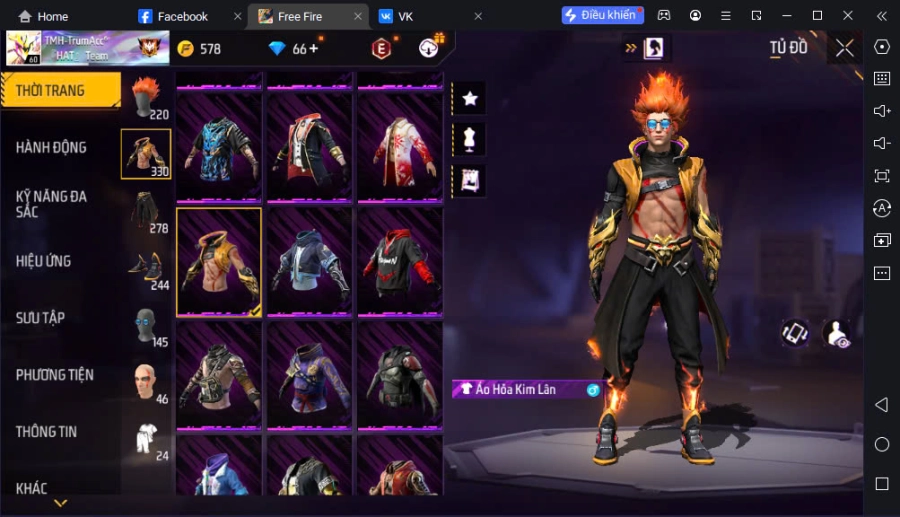The image size is (900, 517).
Task: Select the blue patterned t-shirt outfit
Action: 219,147
